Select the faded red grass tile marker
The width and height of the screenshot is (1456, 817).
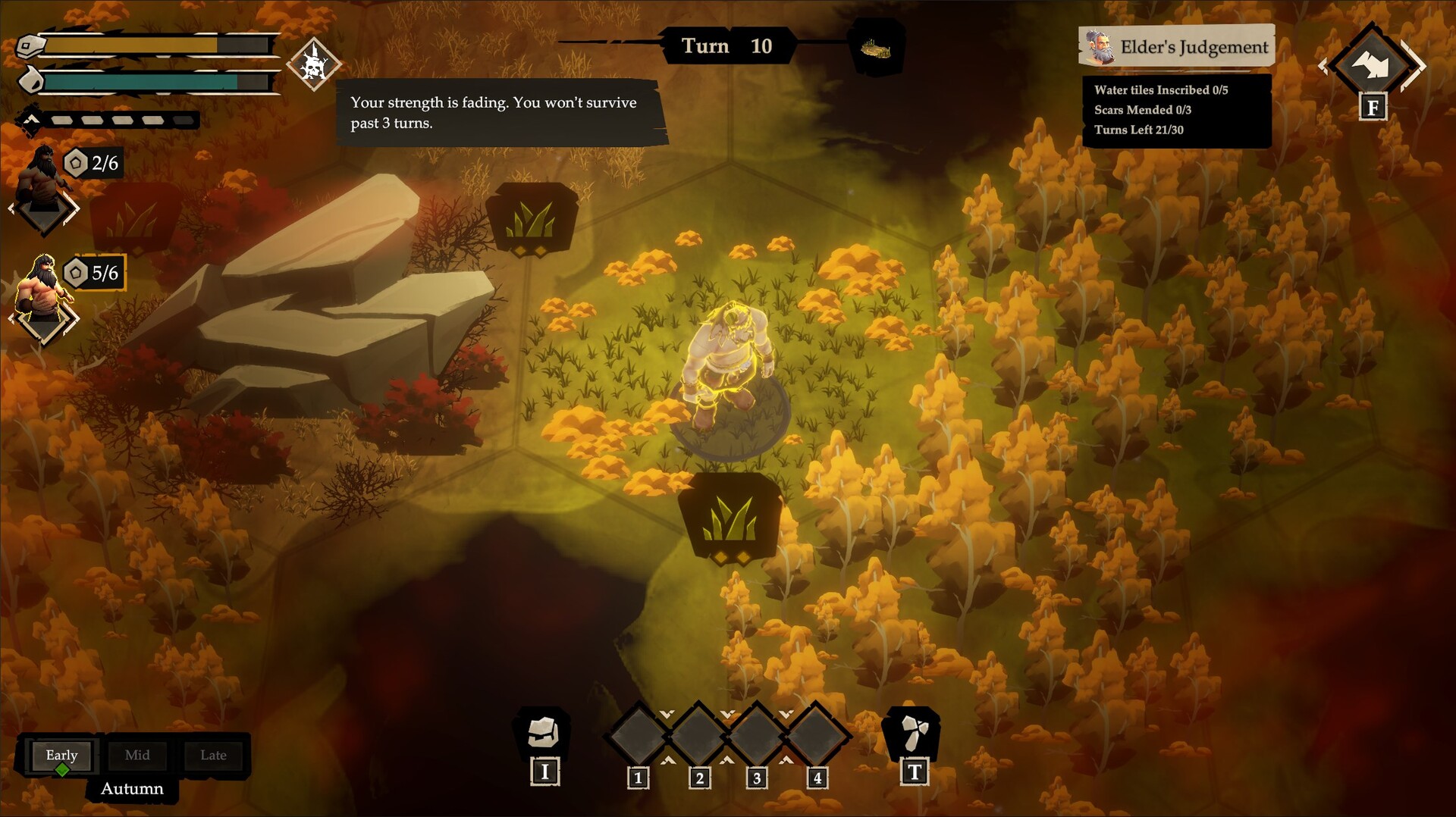coord(136,218)
